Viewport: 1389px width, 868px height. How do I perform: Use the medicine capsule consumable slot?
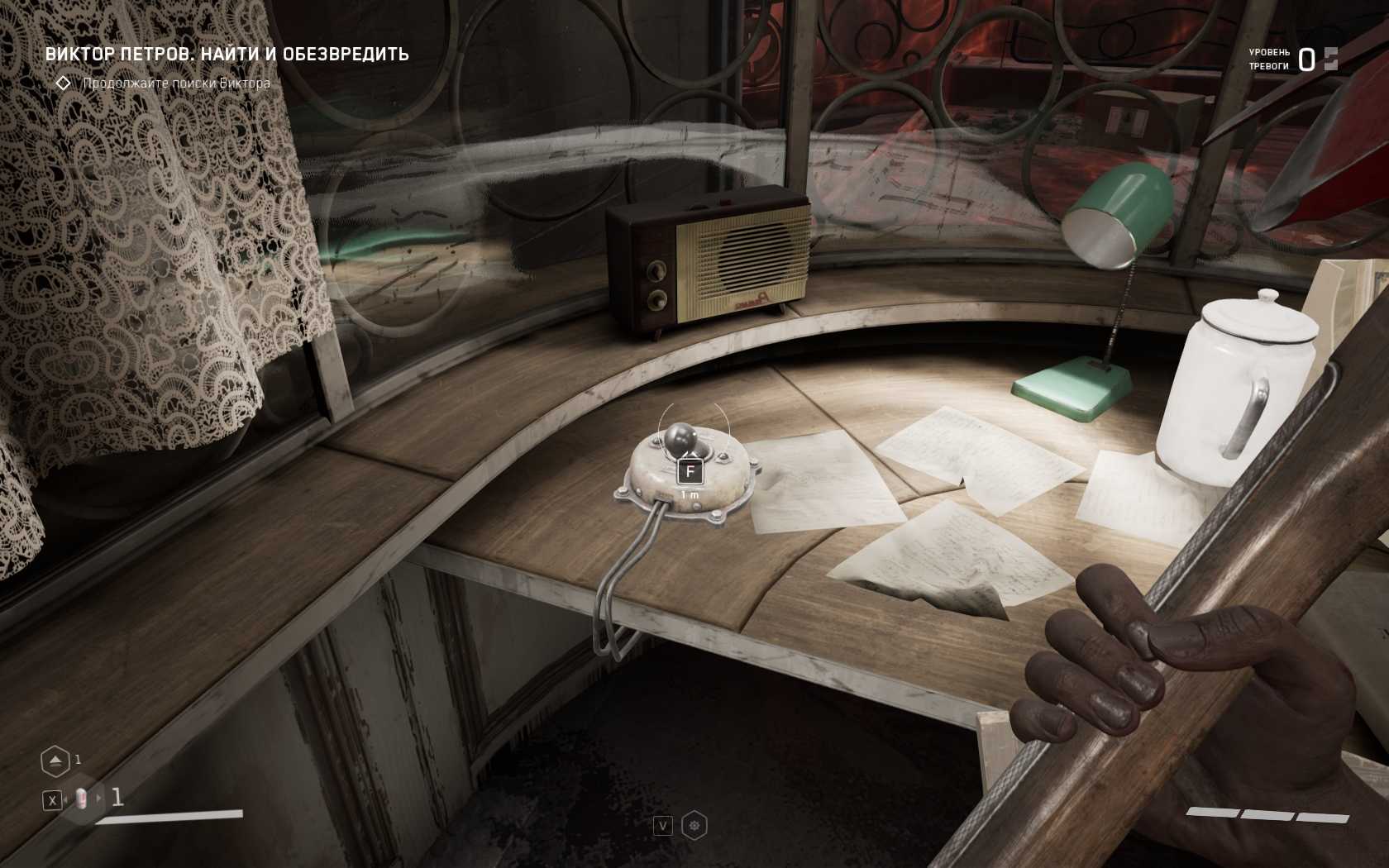[x=81, y=799]
